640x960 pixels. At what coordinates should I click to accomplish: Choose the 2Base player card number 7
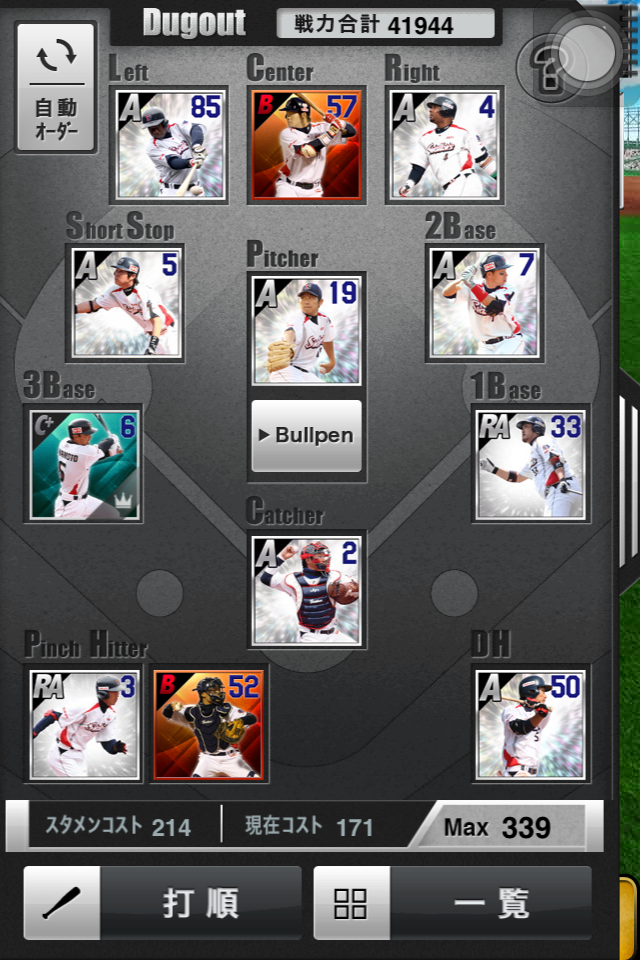(485, 304)
